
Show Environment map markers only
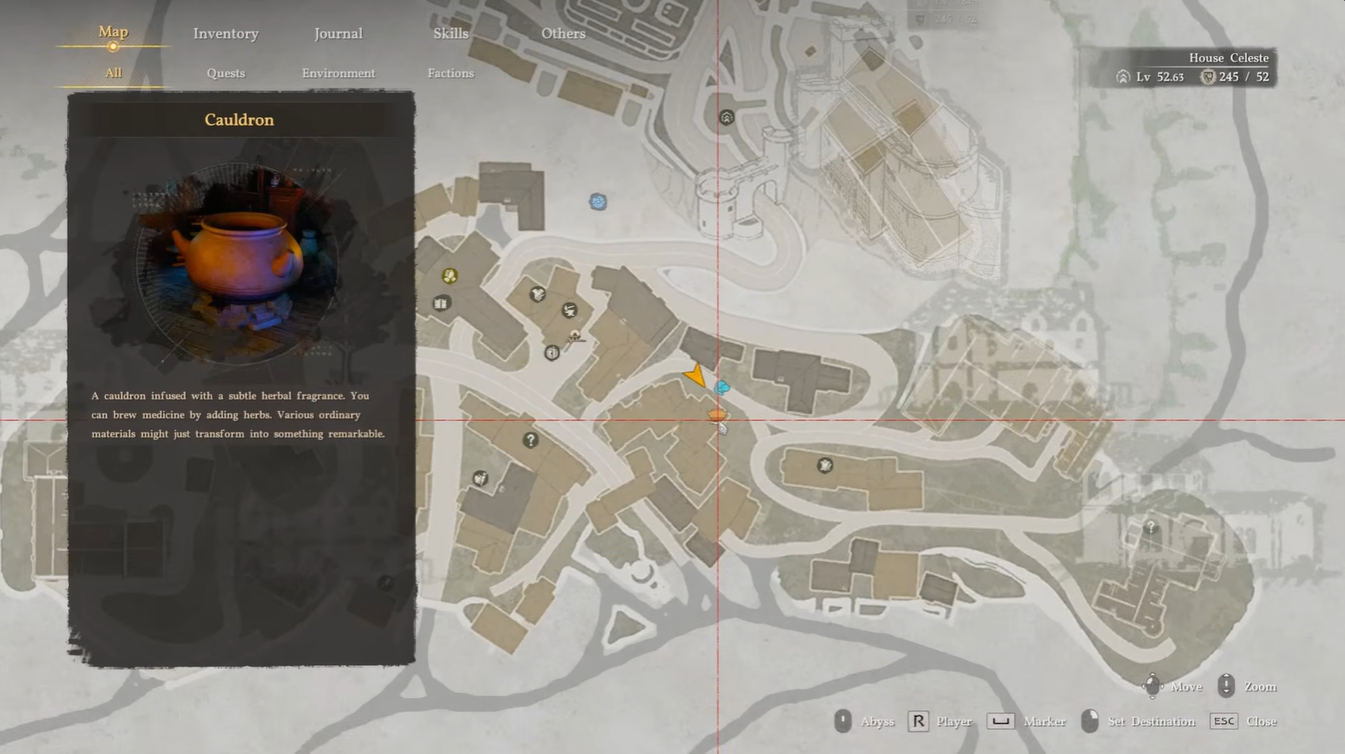(x=338, y=73)
